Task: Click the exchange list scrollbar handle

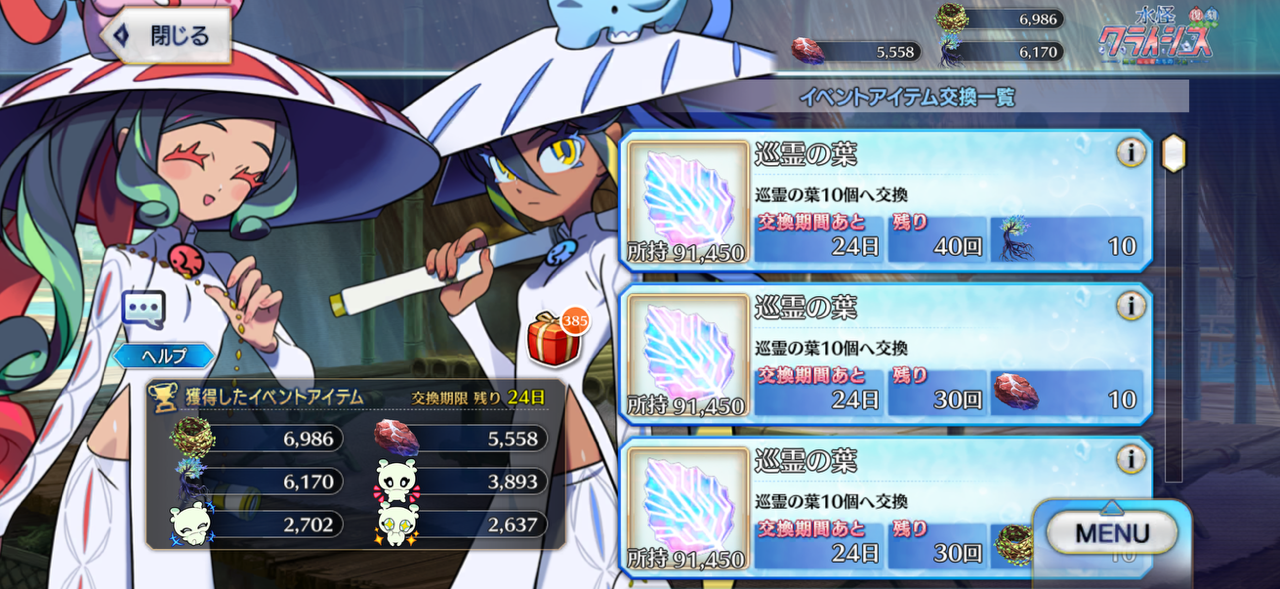Action: coord(1173,153)
